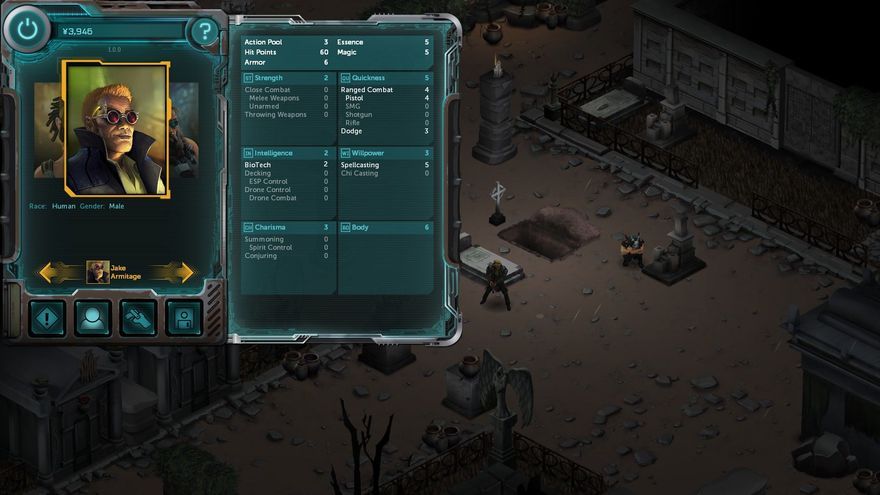Open the ID badge tab
This screenshot has height=495, width=880.
pos(184,318)
